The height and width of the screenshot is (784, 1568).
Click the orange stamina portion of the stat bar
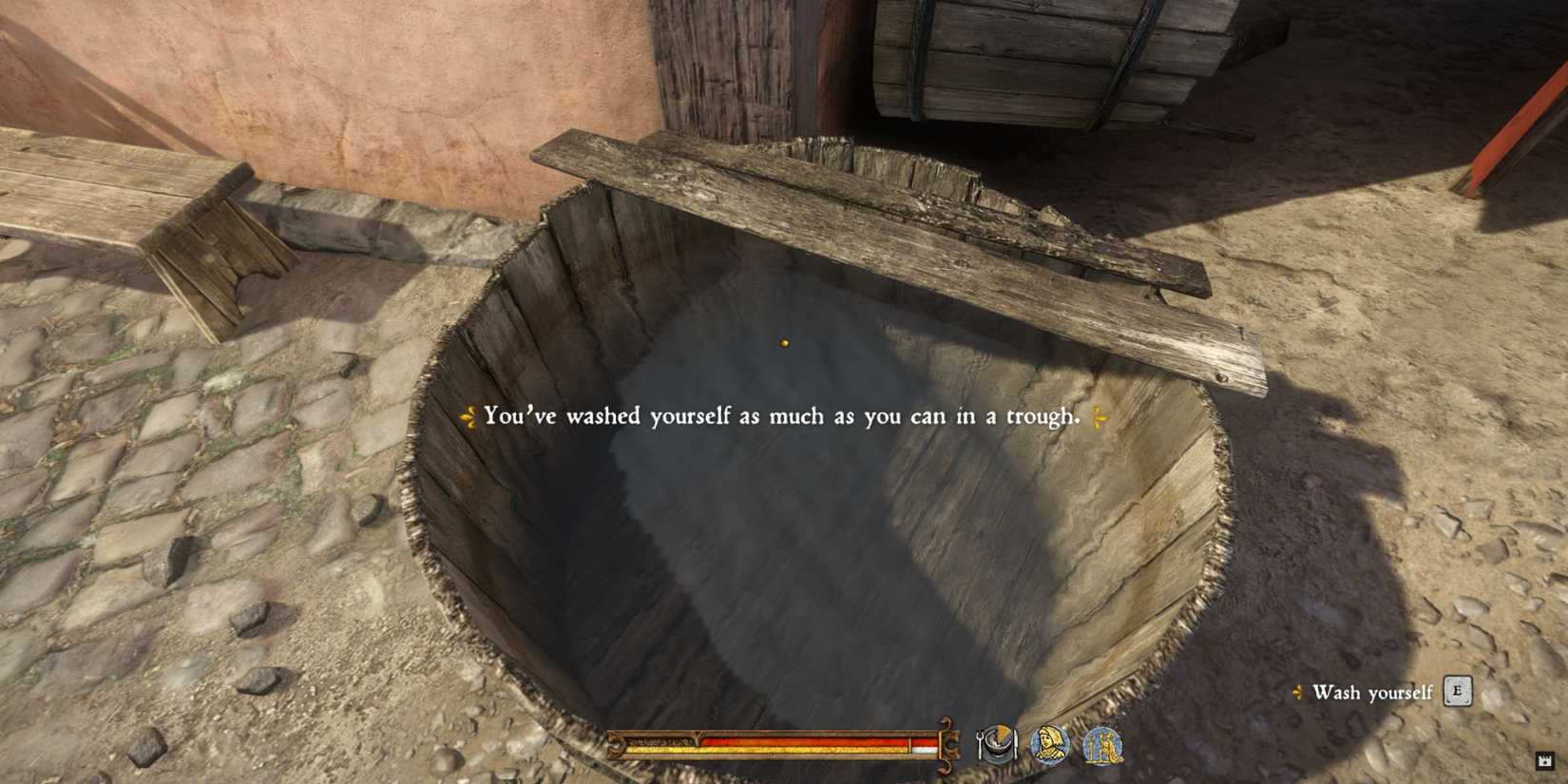pos(808,741)
